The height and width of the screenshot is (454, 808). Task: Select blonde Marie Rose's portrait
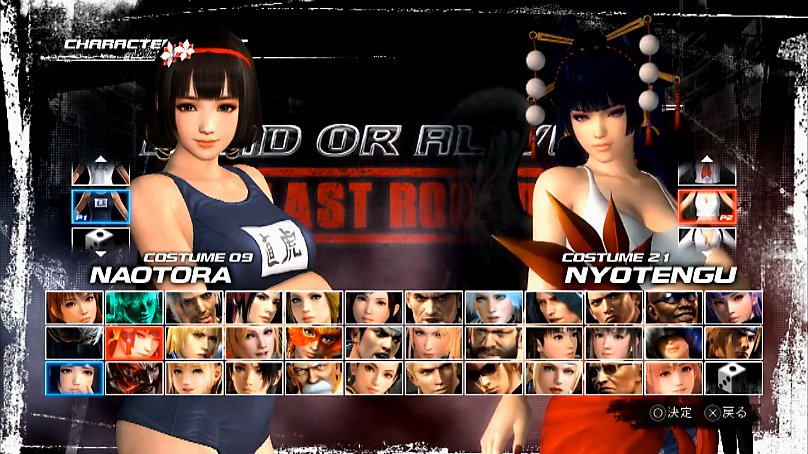[x=194, y=377]
